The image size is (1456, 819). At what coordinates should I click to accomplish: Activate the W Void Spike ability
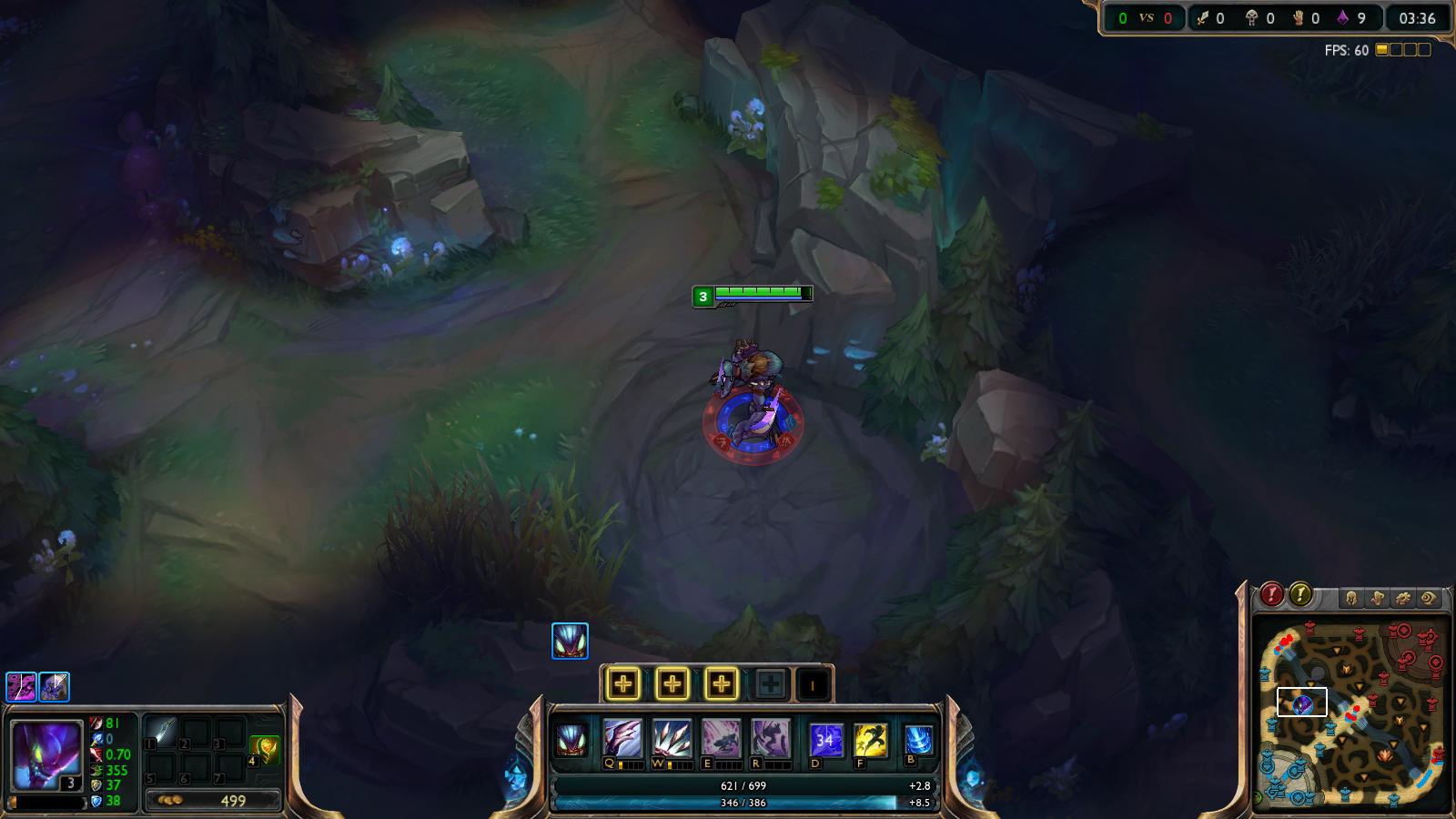pos(672,737)
